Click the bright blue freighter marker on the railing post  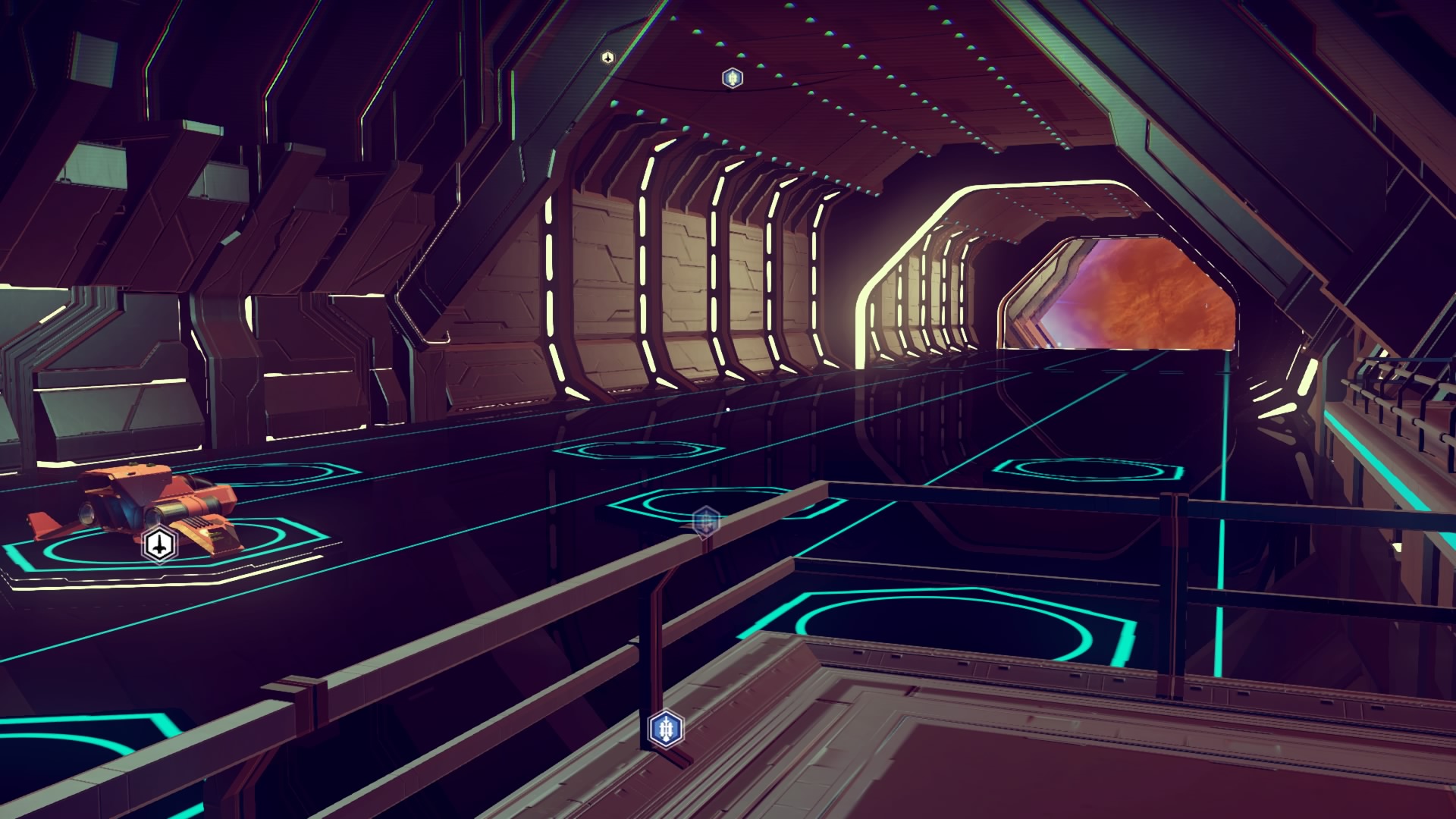667,729
